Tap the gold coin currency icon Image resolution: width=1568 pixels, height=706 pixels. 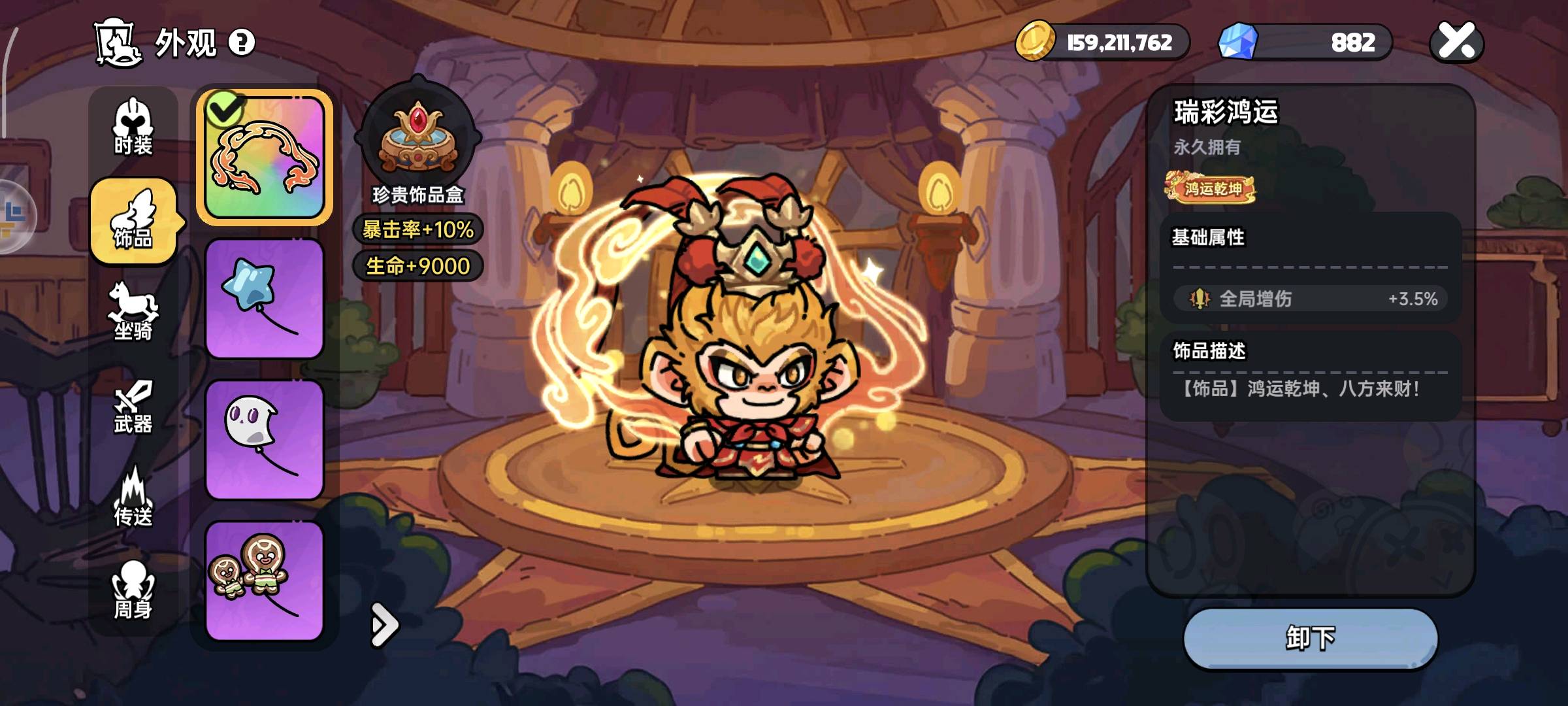click(x=1035, y=41)
